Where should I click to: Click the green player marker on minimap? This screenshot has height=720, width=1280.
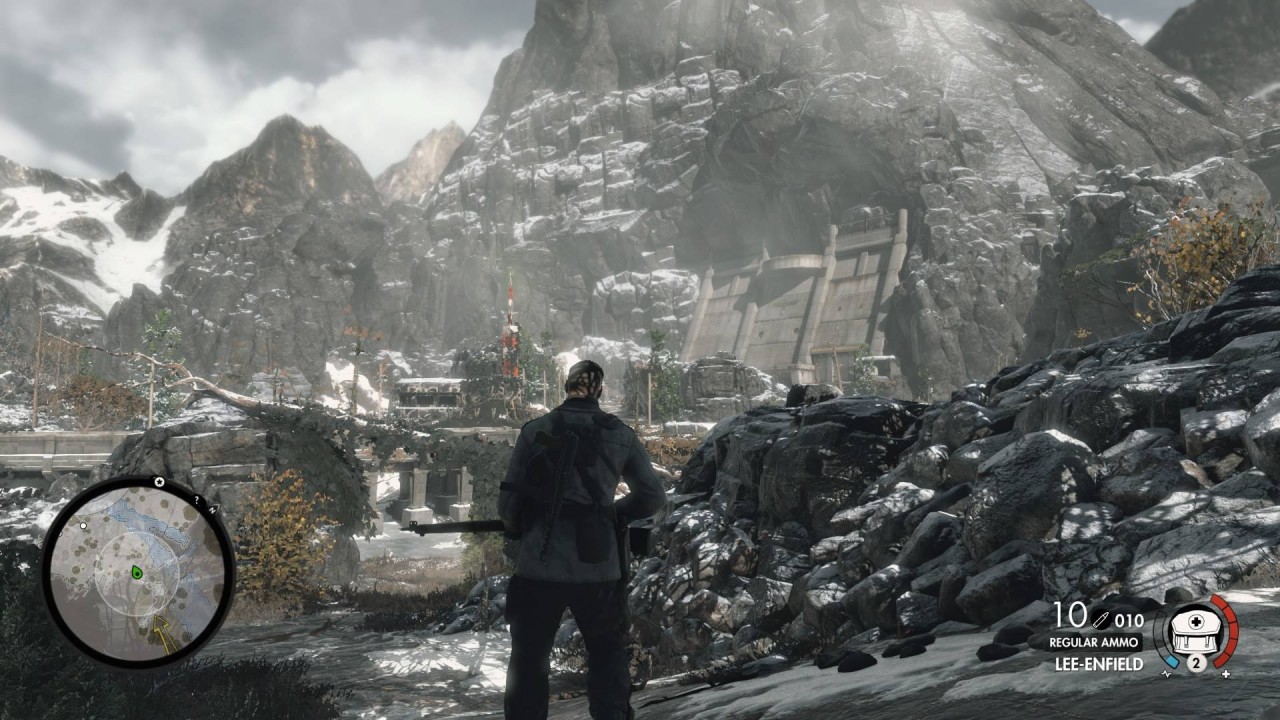point(137,572)
